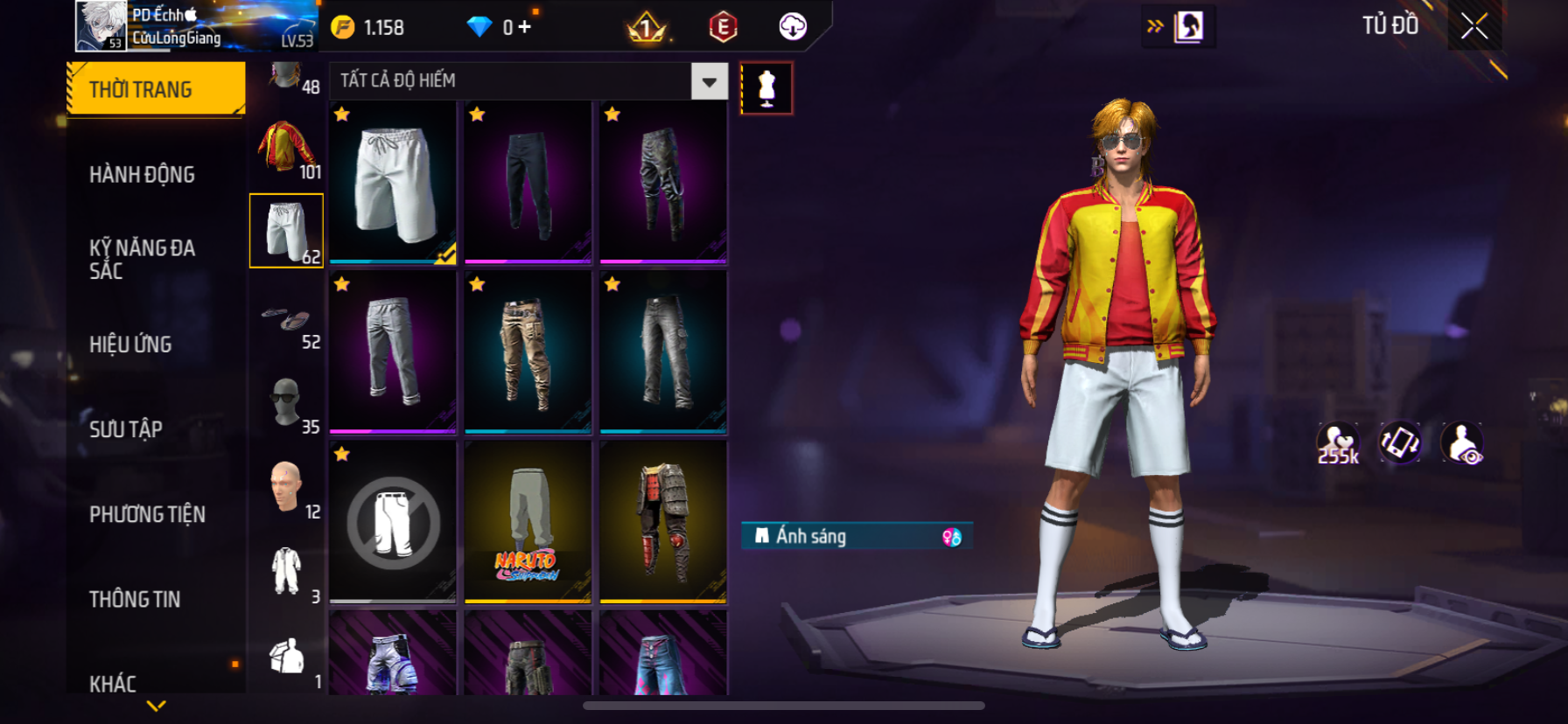Go to SƯU TẬP section
The height and width of the screenshot is (724, 1568).
pos(126,429)
